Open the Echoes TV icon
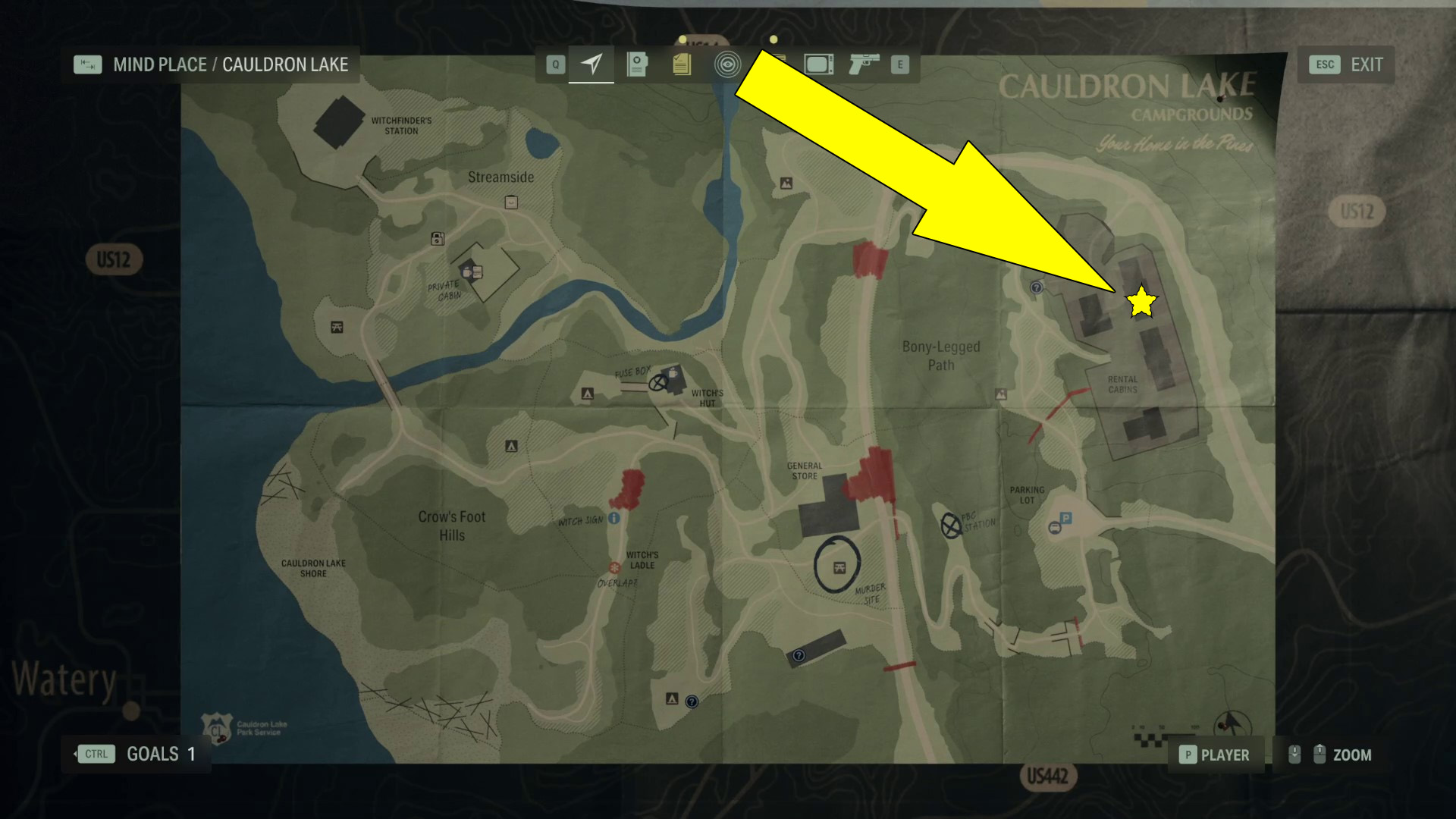 [819, 64]
